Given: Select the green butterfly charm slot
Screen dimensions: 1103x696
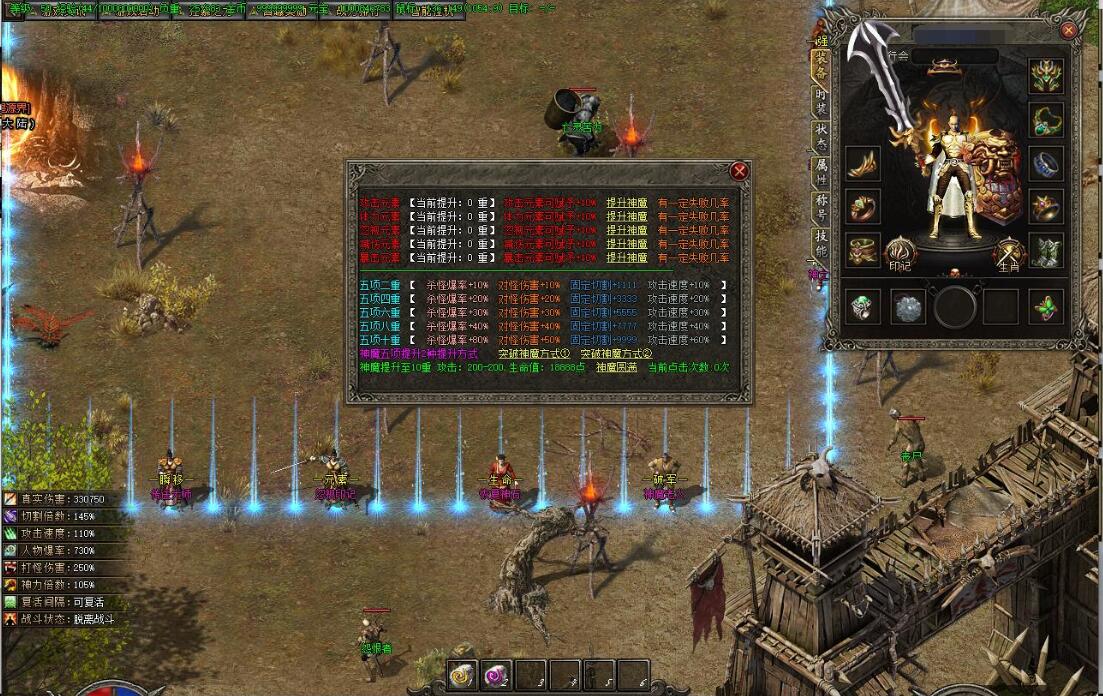Looking at the screenshot, I should 1046,306.
